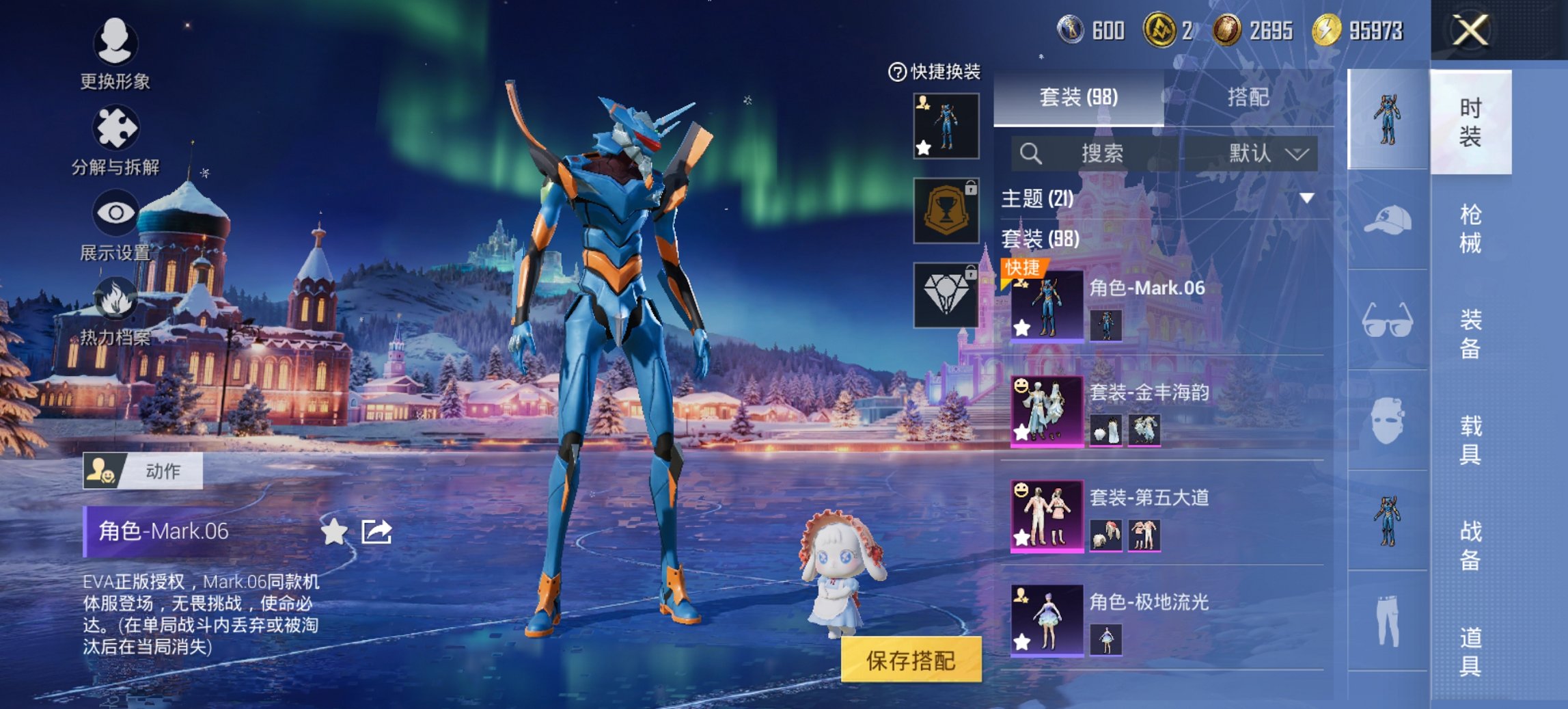This screenshot has height=709, width=1568.
Task: Open the 动作 emotes button
Action: [x=143, y=470]
